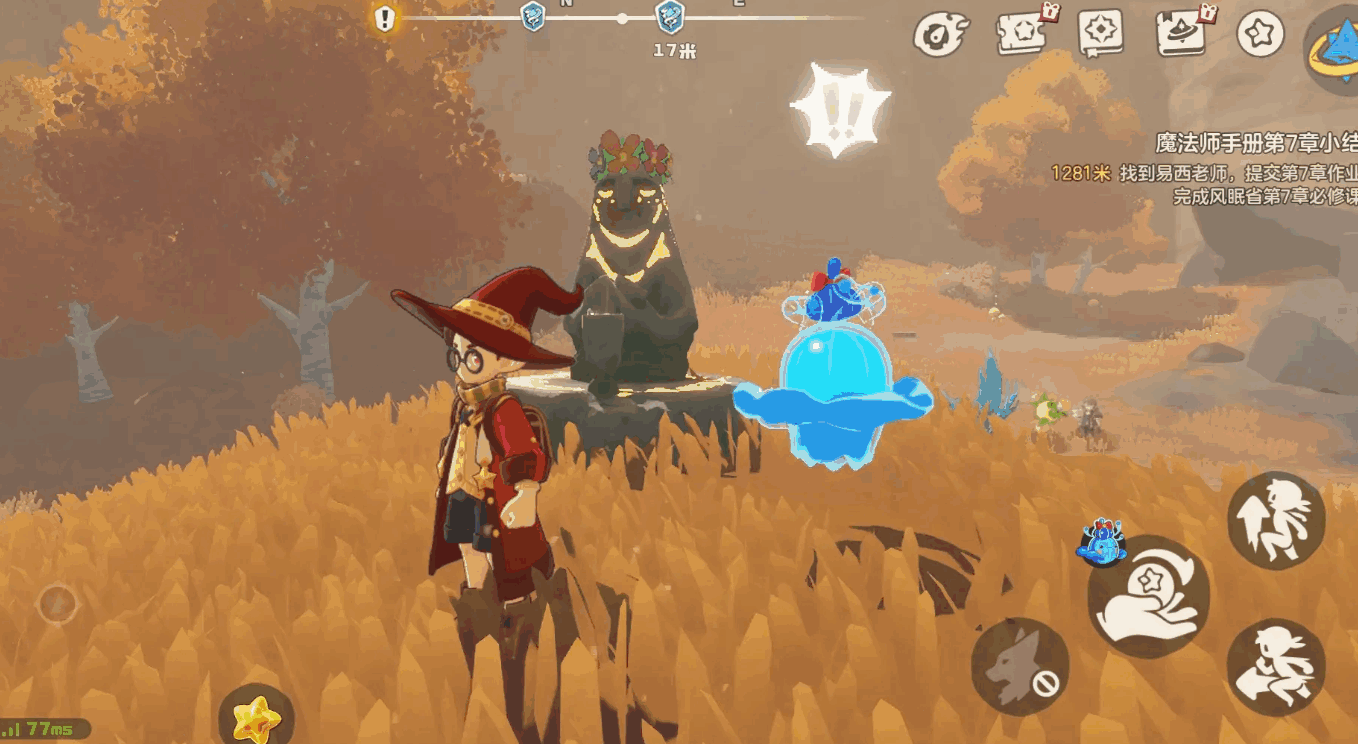Click the compass marker above the 17米 label
Image resolution: width=1358 pixels, height=744 pixels.
(x=669, y=17)
